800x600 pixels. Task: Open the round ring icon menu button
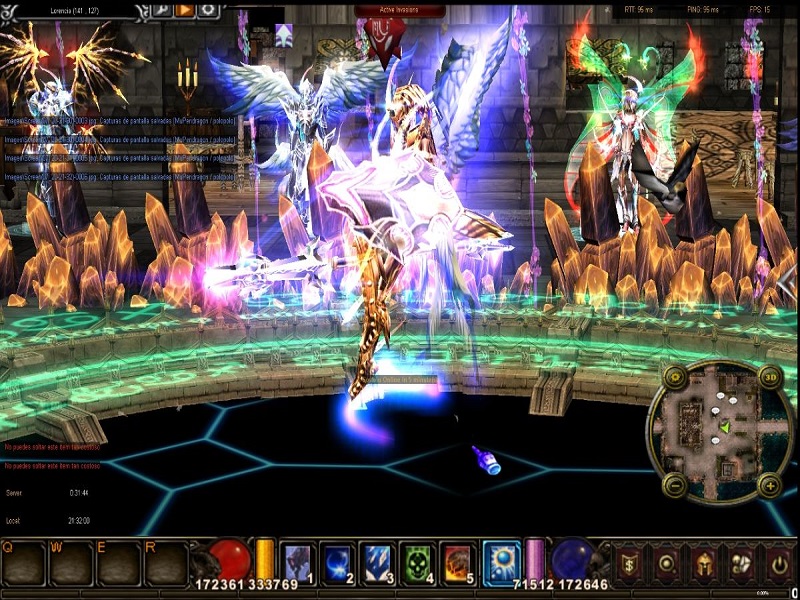point(668,562)
